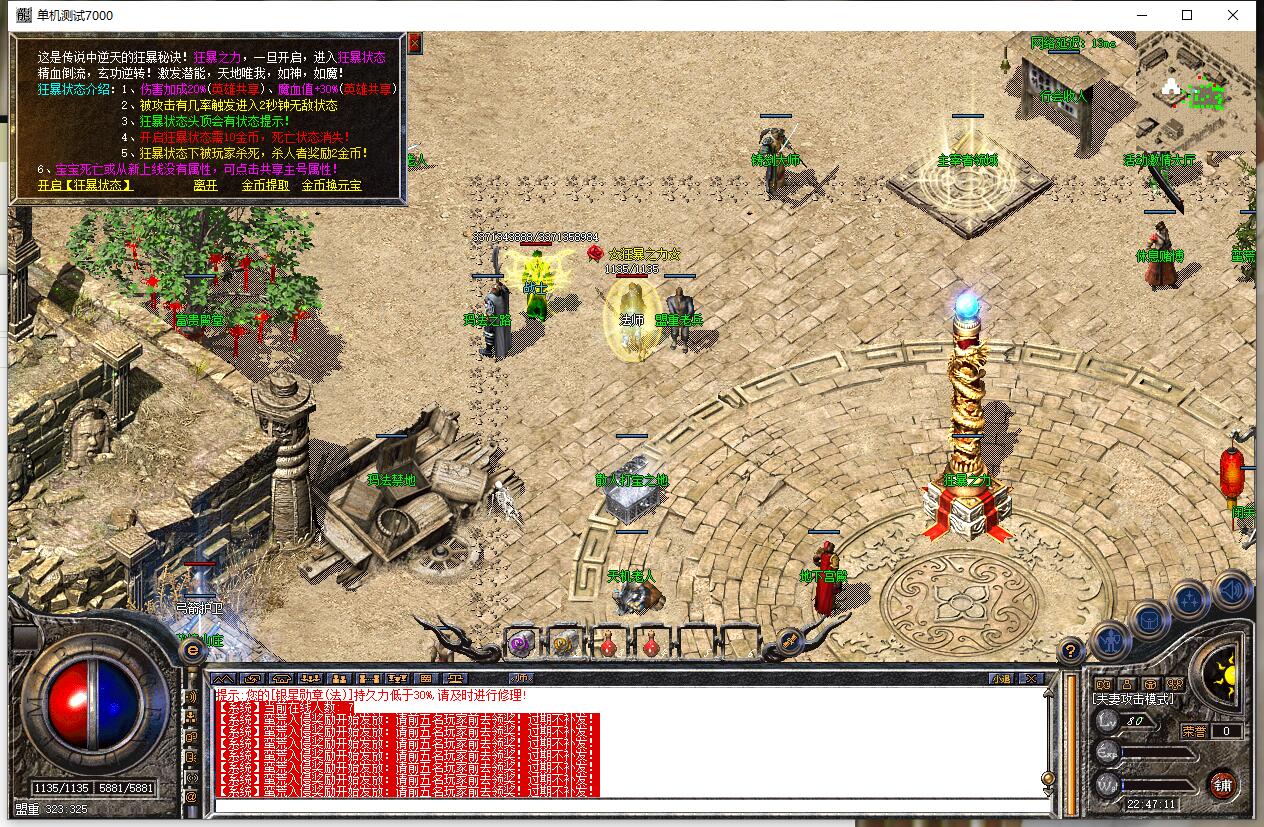Open the skills sparkle round button
Viewport: 1264px width, 827px height.
[x=1190, y=601]
